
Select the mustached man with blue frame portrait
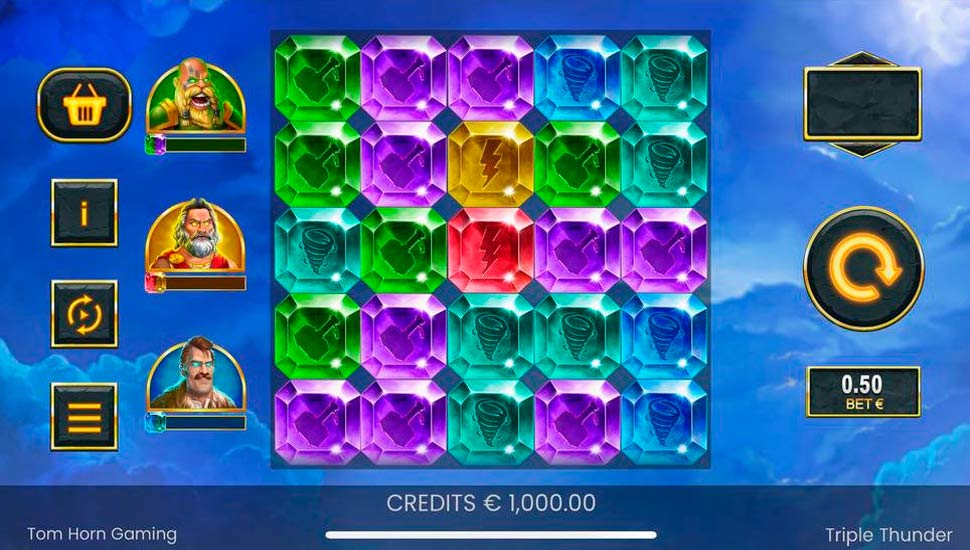(x=196, y=375)
